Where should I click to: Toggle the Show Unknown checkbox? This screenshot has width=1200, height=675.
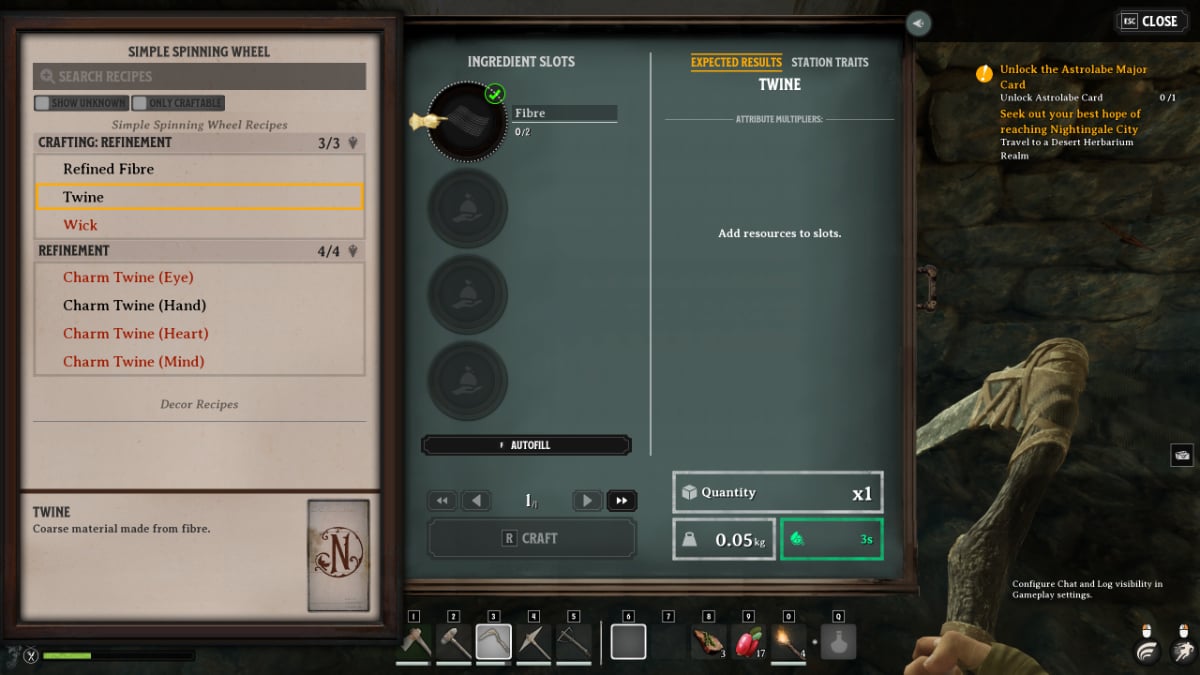pos(42,103)
